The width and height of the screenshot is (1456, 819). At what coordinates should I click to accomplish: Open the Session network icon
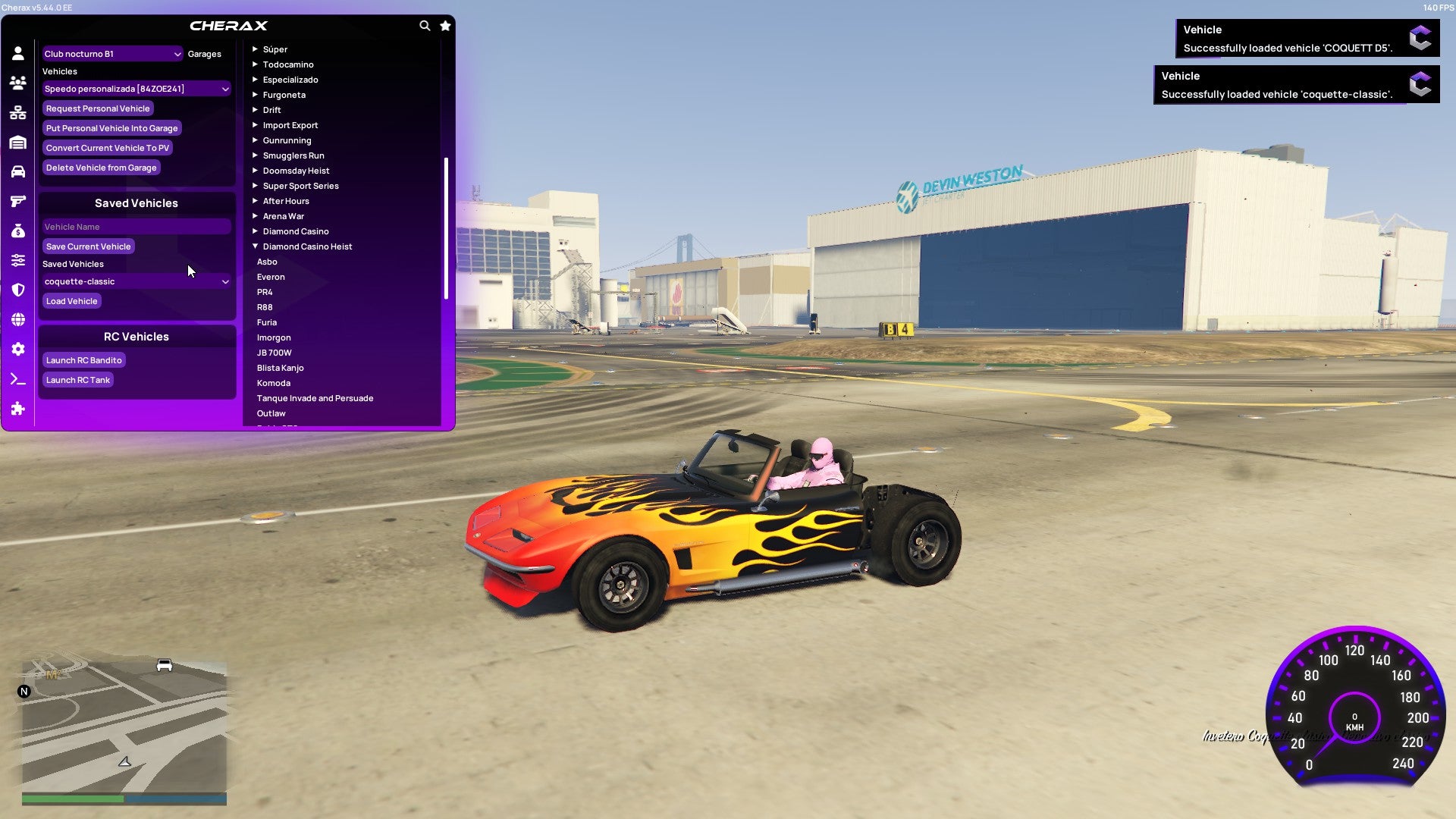coord(18,112)
